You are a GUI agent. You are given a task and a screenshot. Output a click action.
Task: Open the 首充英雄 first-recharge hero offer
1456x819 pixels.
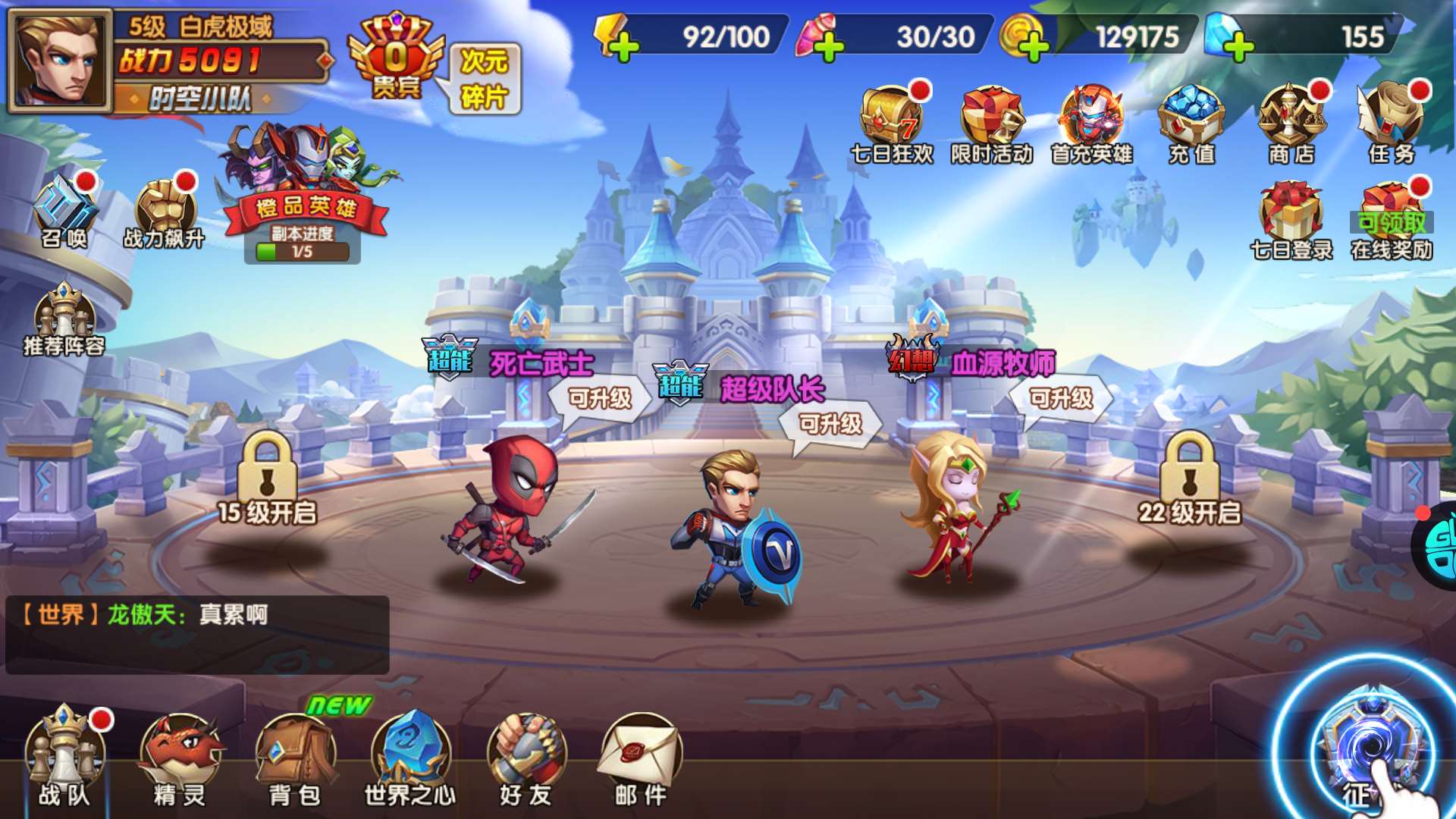point(1091,123)
